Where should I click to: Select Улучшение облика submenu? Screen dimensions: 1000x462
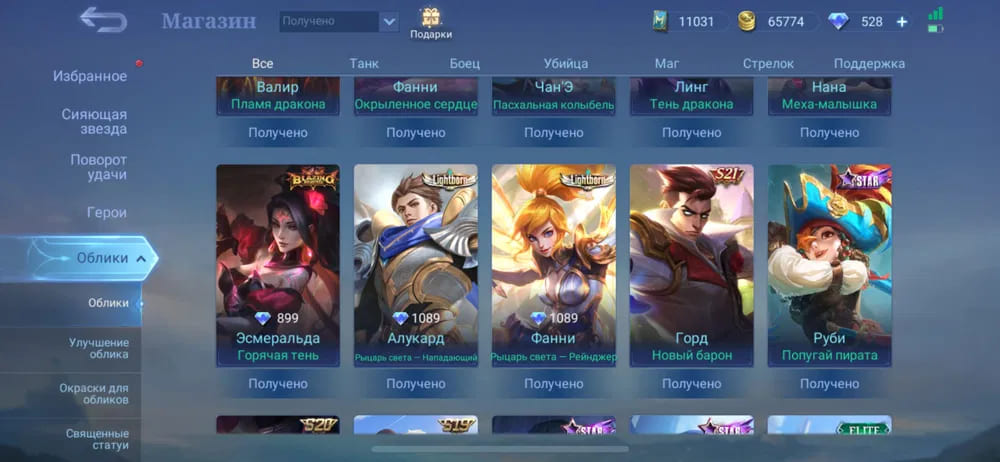[98, 348]
